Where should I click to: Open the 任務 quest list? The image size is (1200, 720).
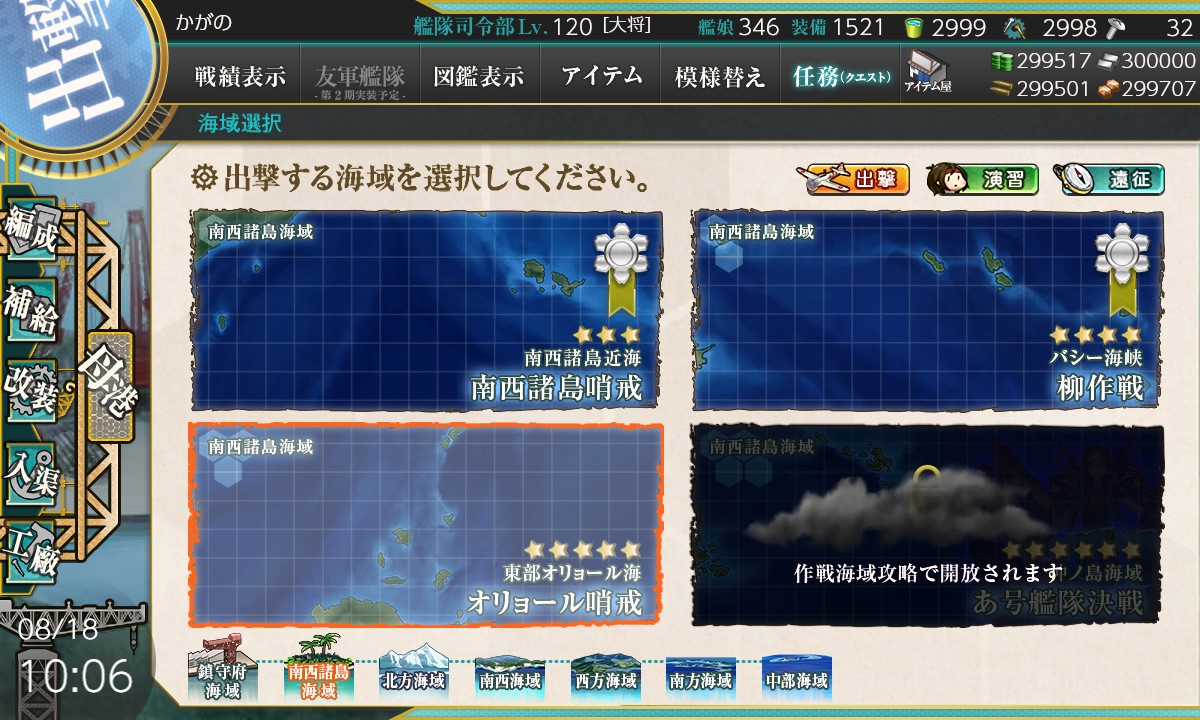click(840, 76)
